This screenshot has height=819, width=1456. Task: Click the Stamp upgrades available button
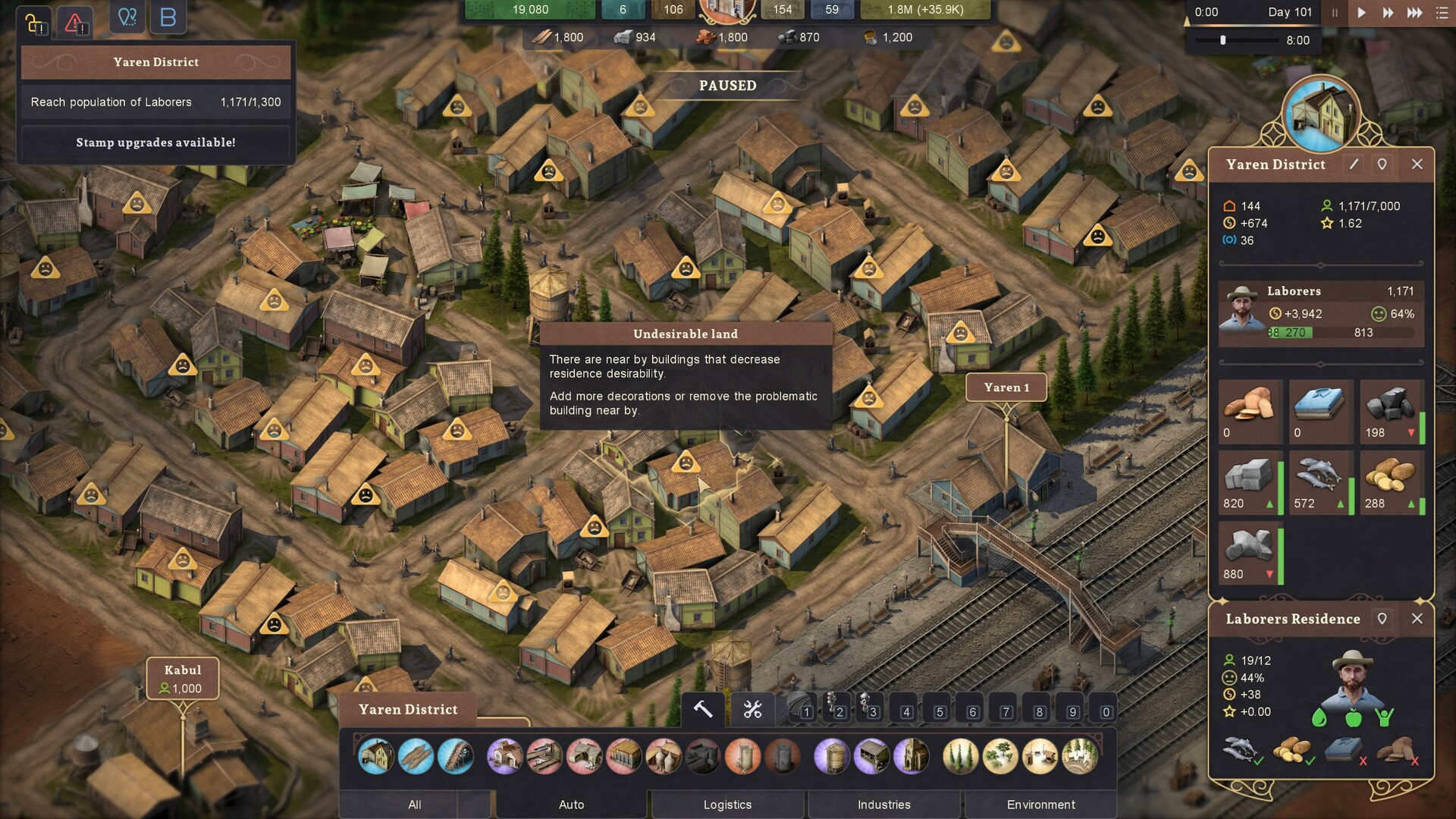tap(155, 143)
